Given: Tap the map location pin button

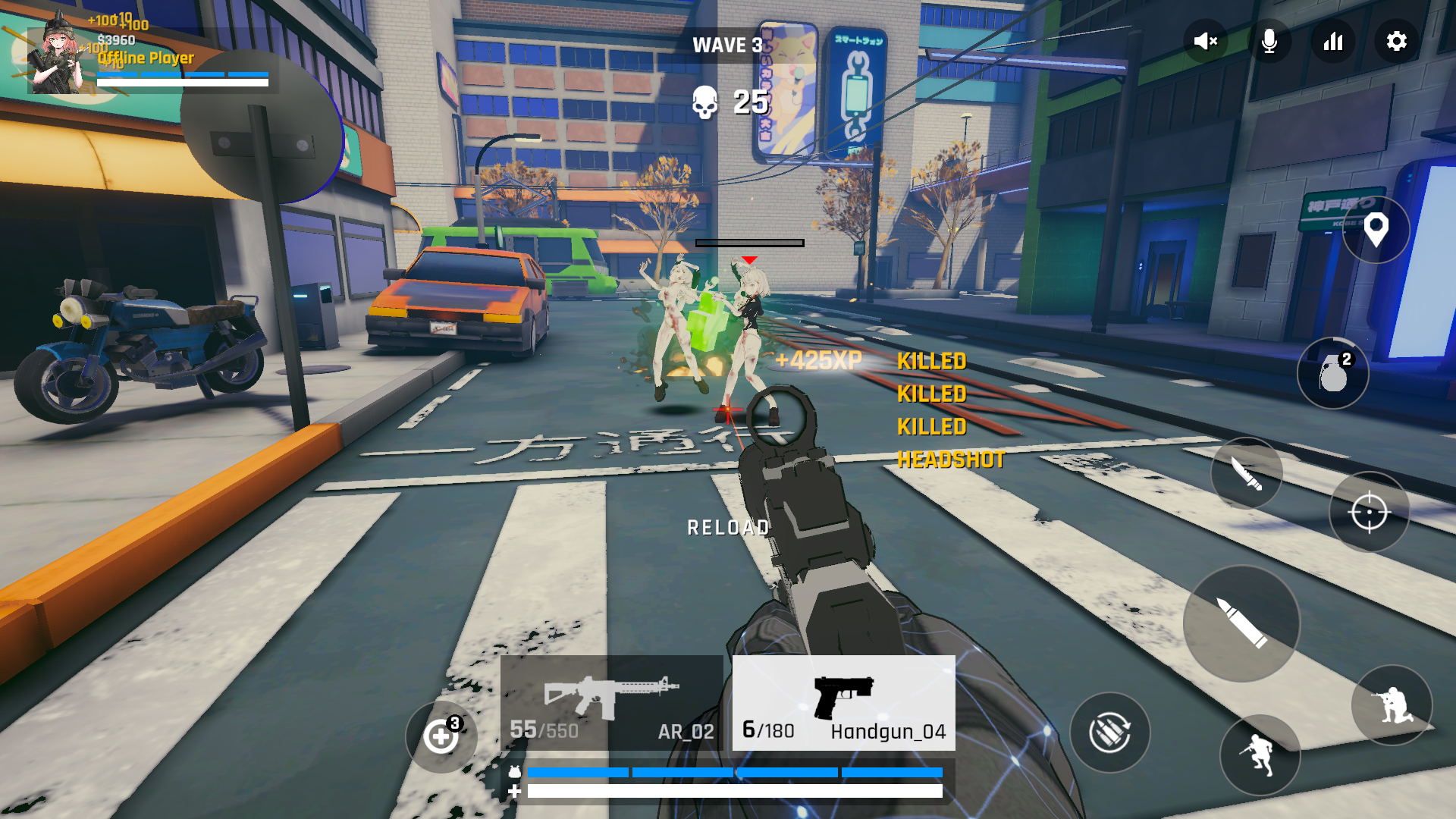Looking at the screenshot, I should 1376,229.
